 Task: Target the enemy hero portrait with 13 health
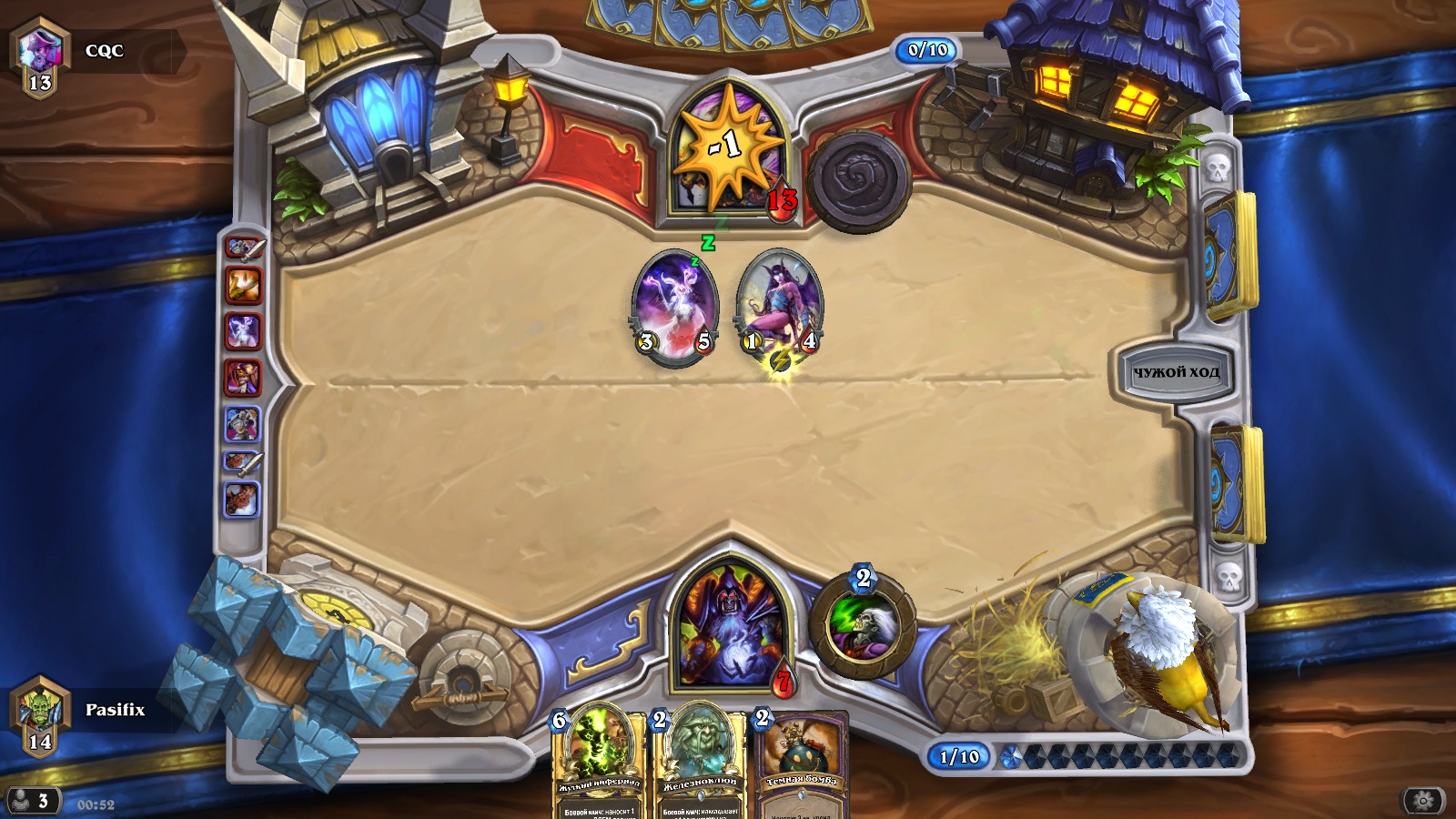pos(728,150)
